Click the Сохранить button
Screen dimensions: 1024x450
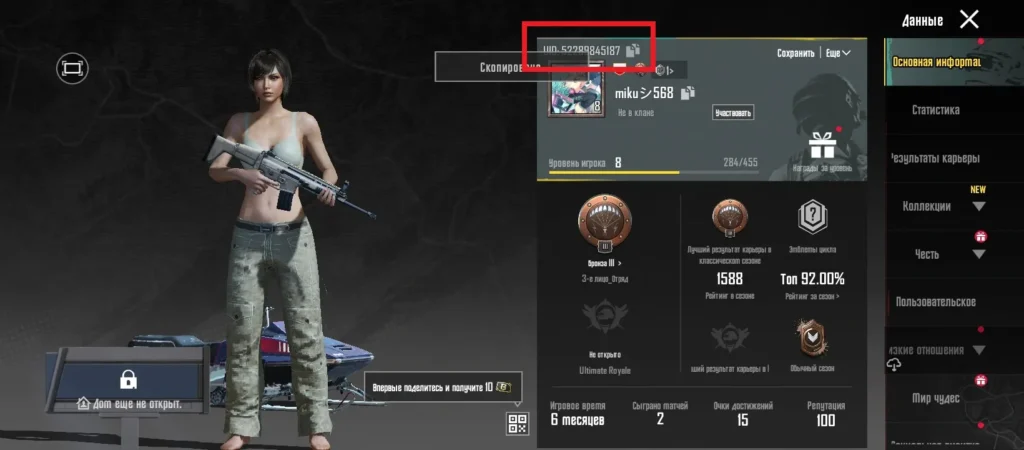coord(795,52)
